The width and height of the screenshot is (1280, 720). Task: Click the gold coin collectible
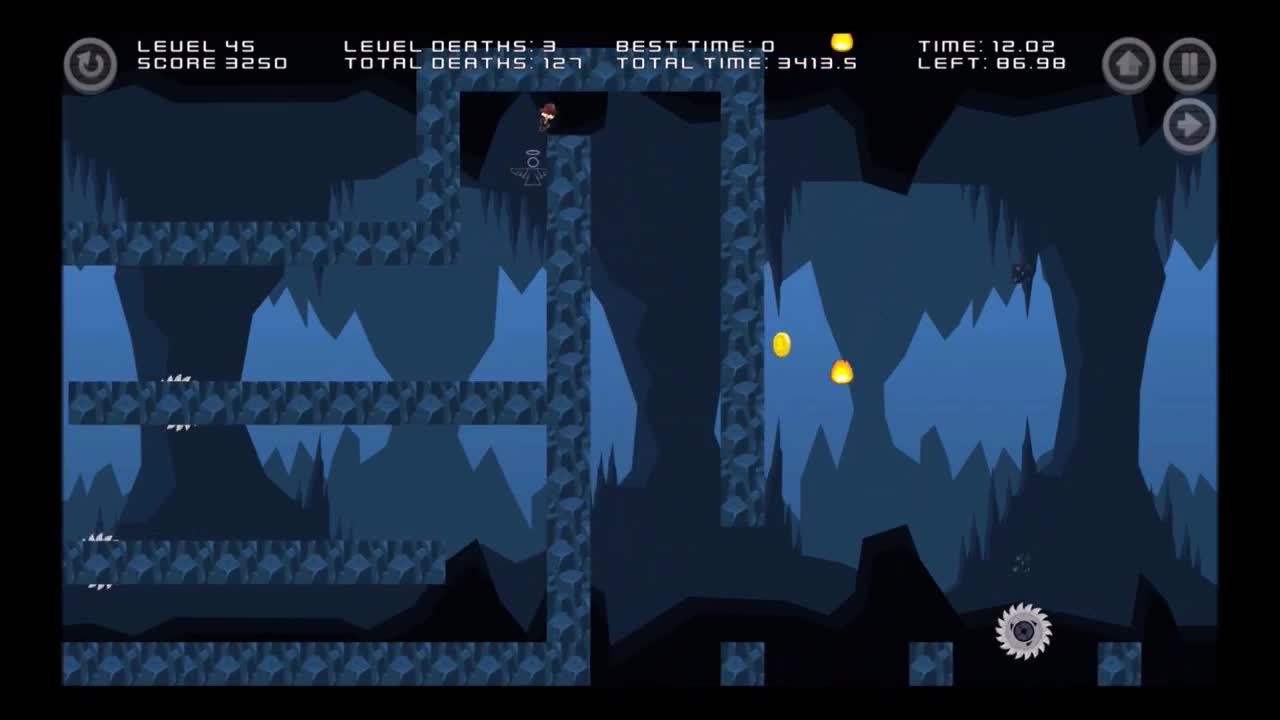[x=780, y=345]
